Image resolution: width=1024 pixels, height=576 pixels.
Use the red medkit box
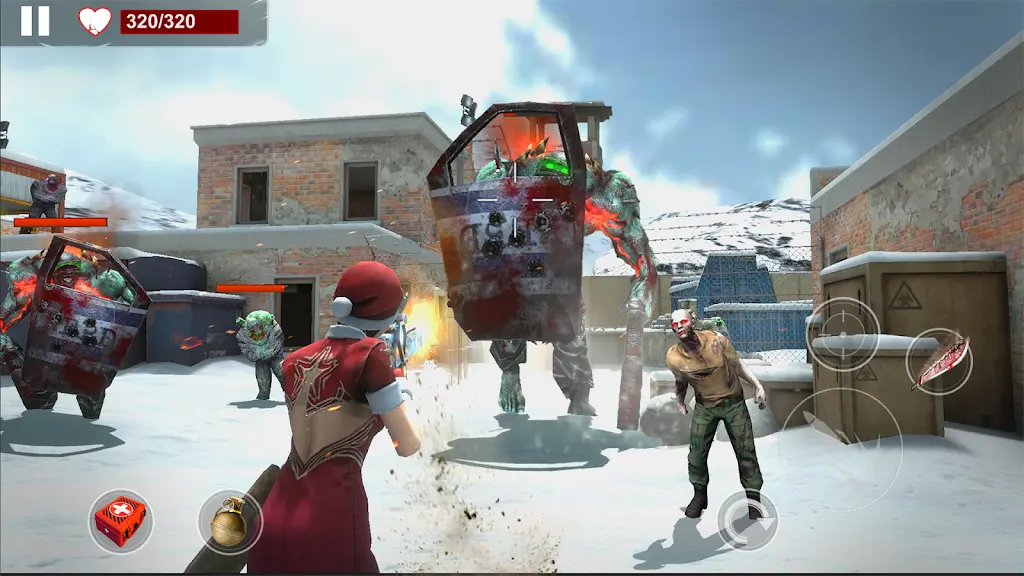click(120, 520)
